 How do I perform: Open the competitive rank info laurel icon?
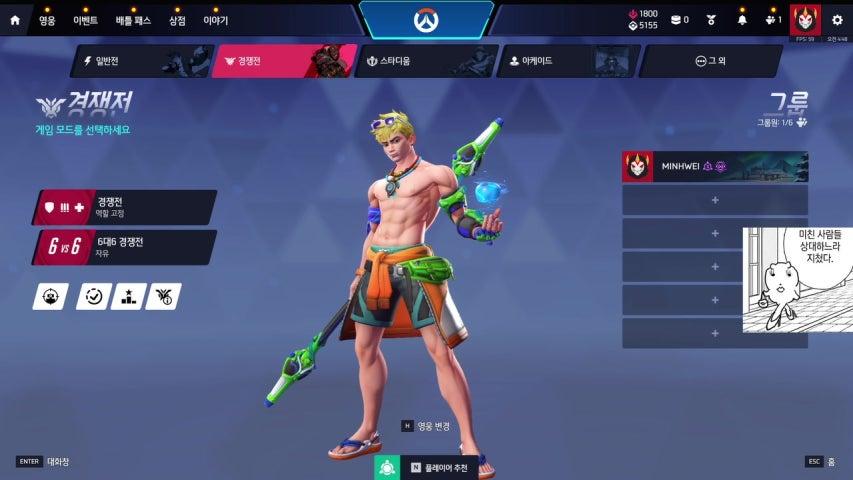[163, 296]
